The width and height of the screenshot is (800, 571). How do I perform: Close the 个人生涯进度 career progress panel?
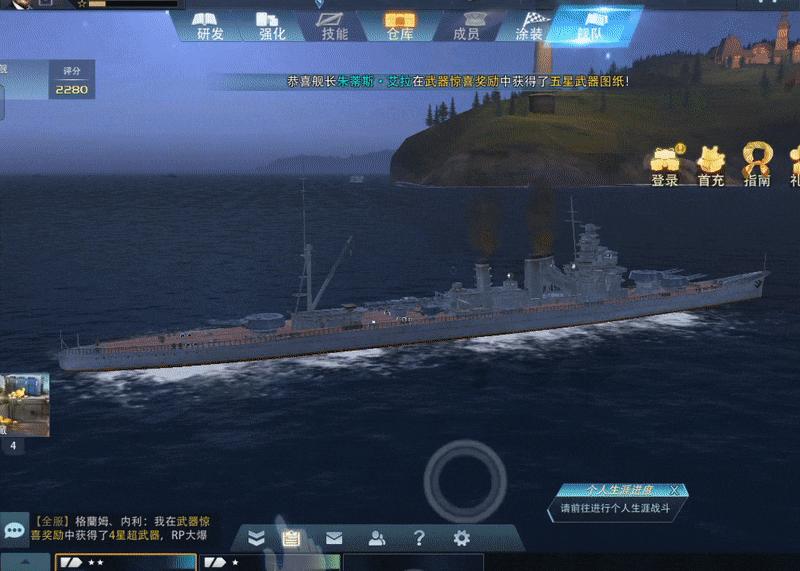[x=675, y=490]
